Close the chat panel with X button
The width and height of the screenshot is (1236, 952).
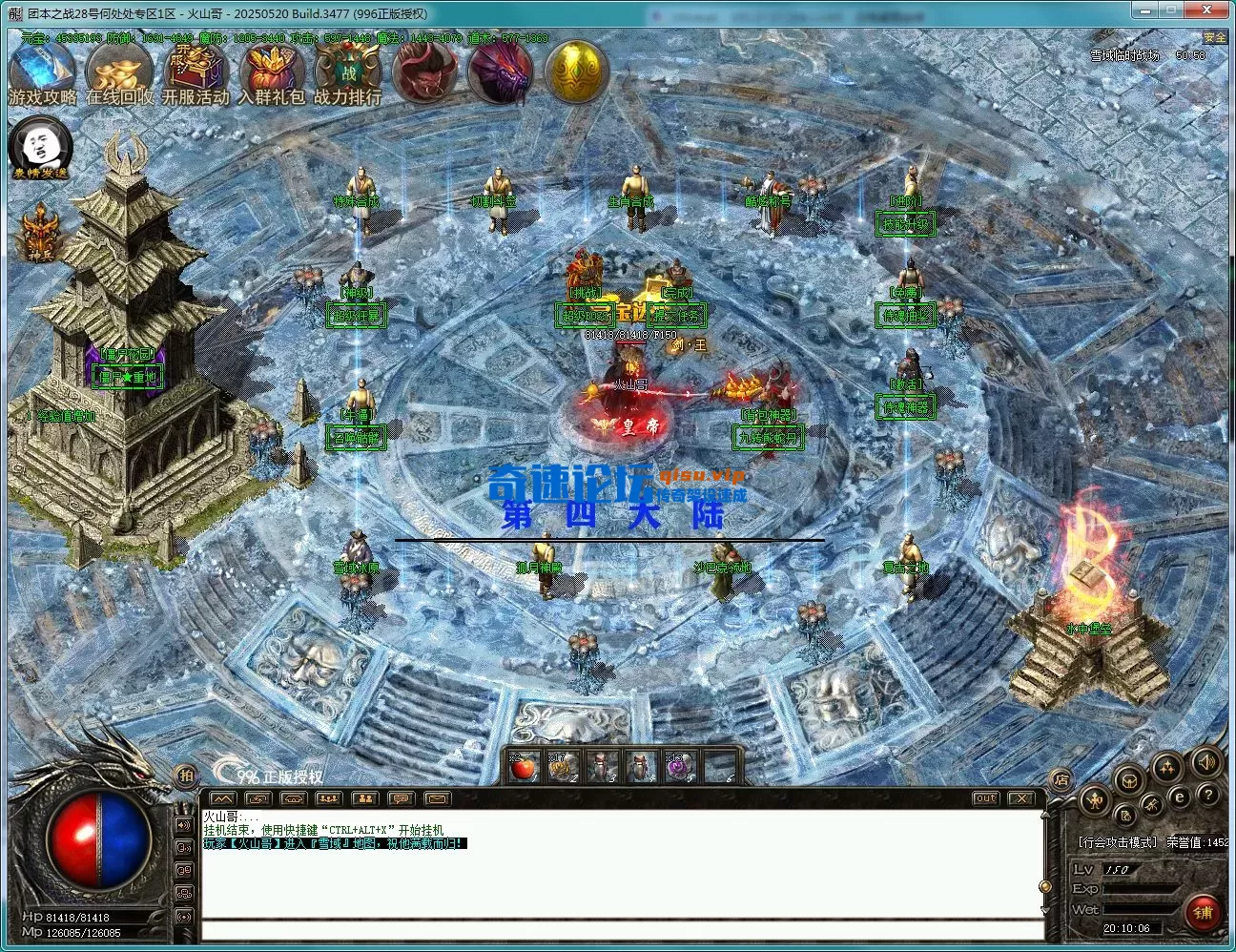tap(1021, 797)
